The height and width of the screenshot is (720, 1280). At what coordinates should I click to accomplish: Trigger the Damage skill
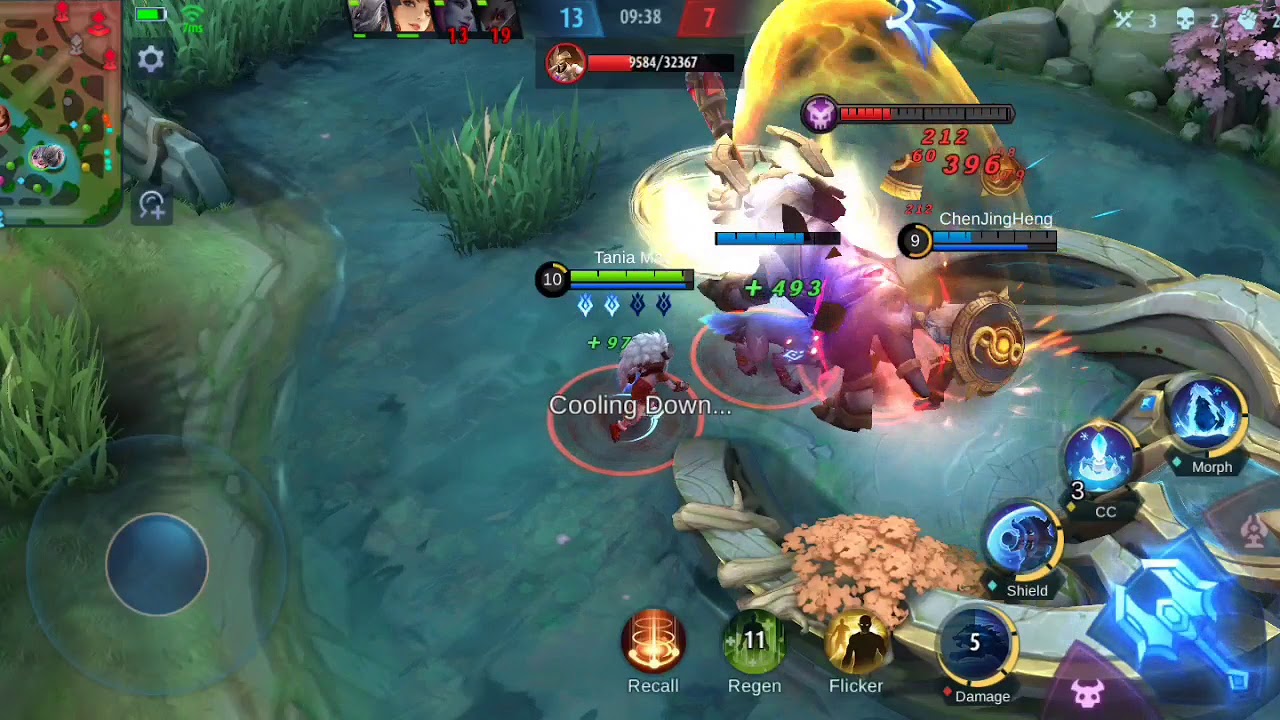tap(977, 645)
